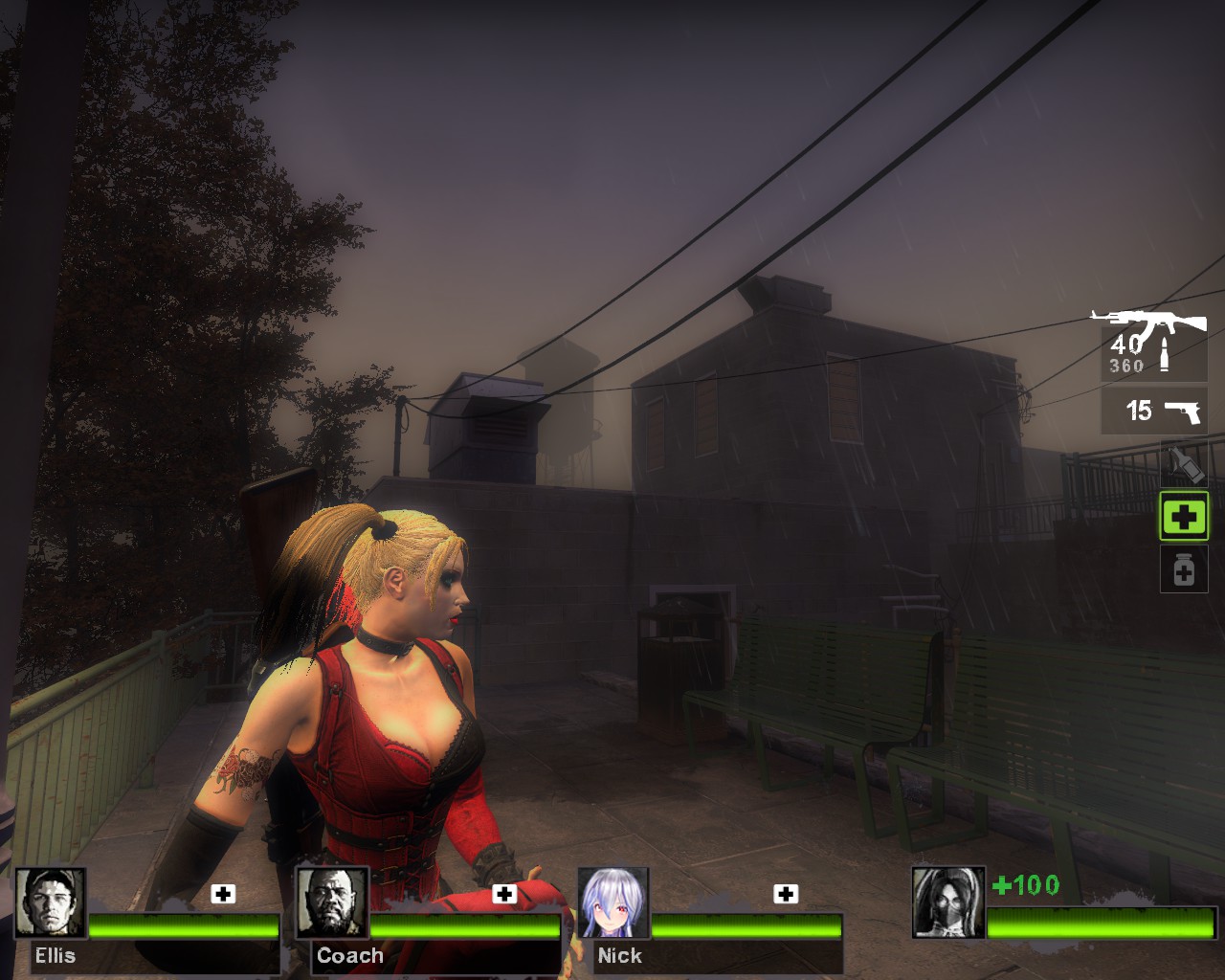Choose the molotov bottle slot

1184,465
